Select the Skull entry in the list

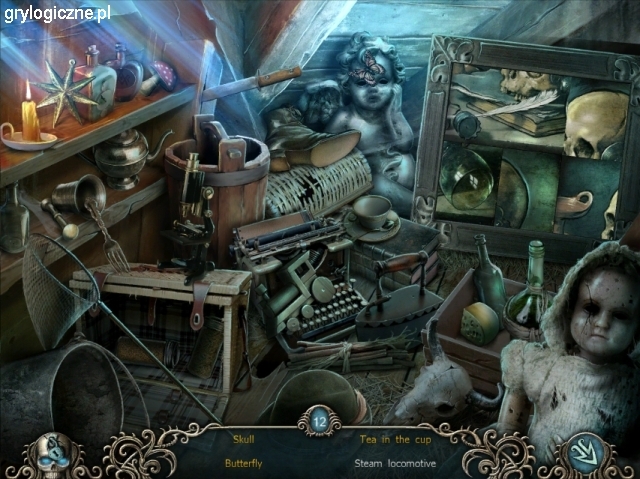[x=245, y=438]
